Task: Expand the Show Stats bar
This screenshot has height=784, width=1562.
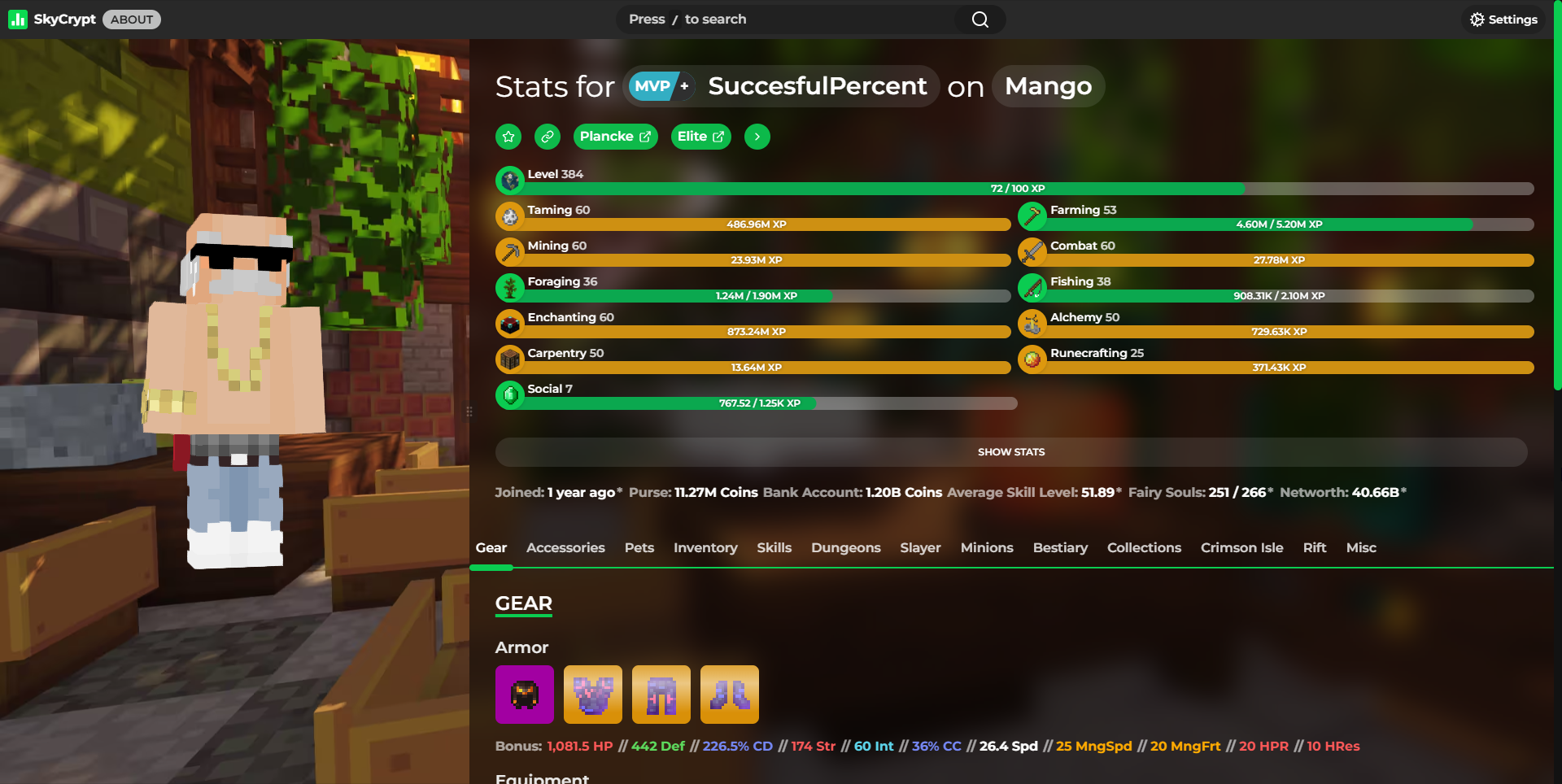Action: click(1010, 452)
